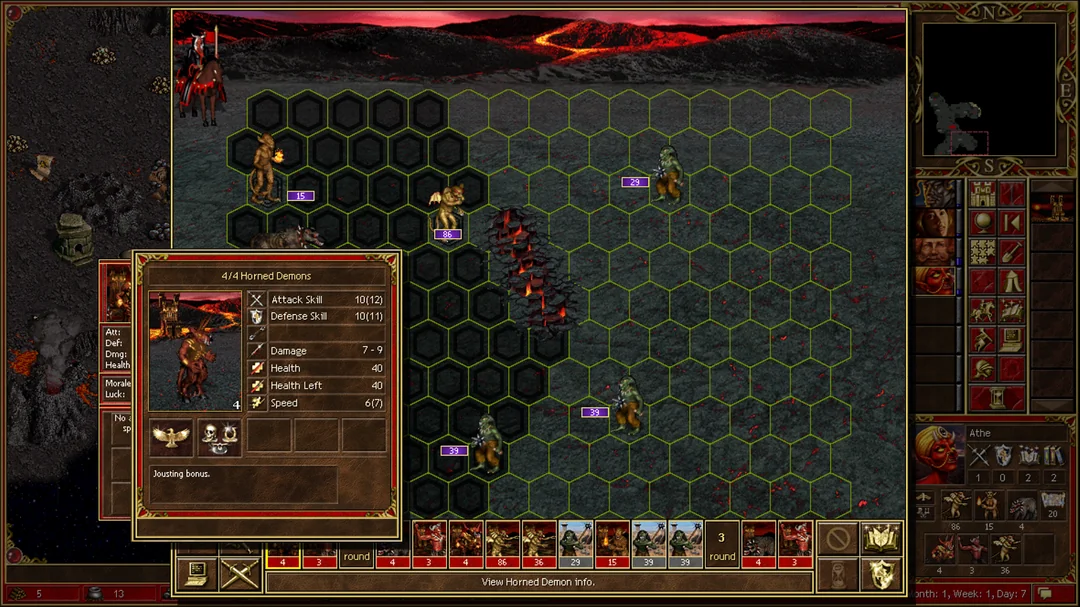
Task: Click the crossed-out circle button
Action: [837, 539]
